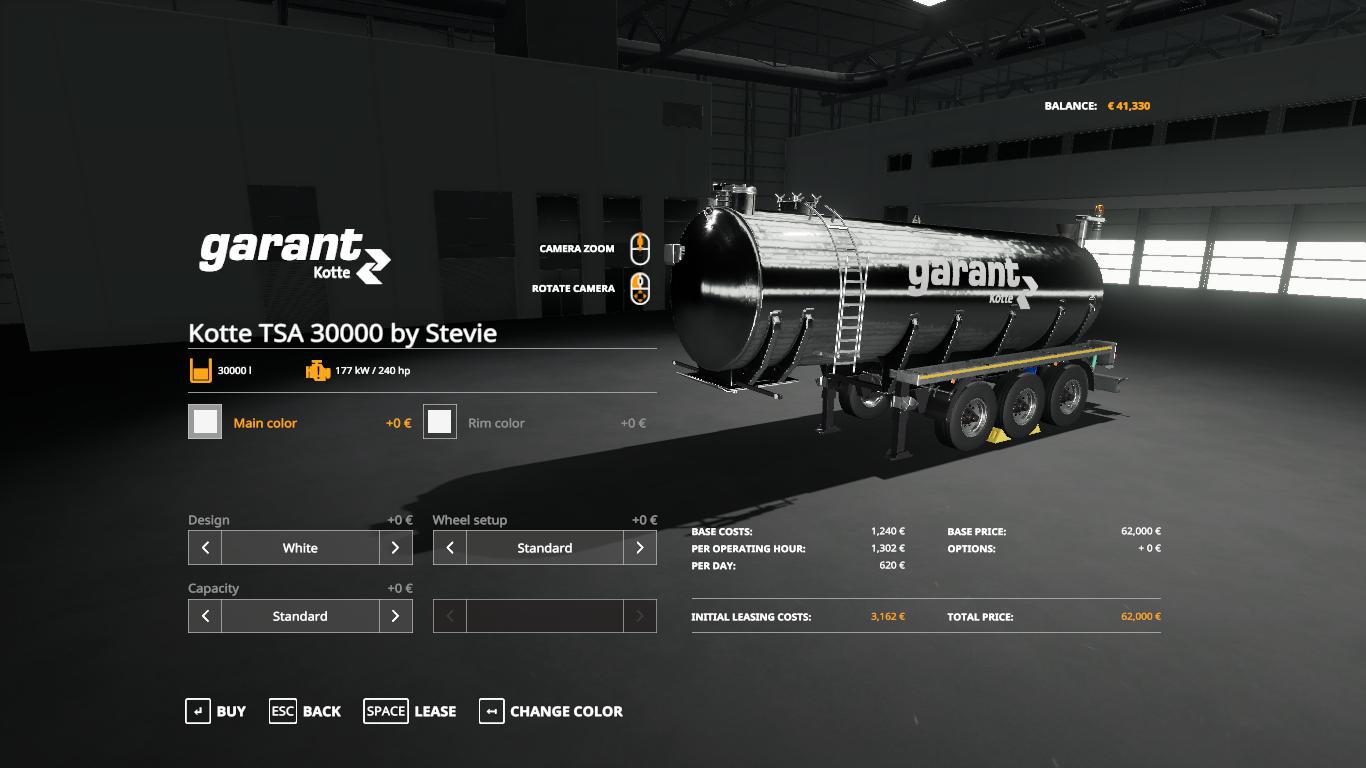Select the Main color swatch
The height and width of the screenshot is (768, 1366).
click(x=205, y=422)
